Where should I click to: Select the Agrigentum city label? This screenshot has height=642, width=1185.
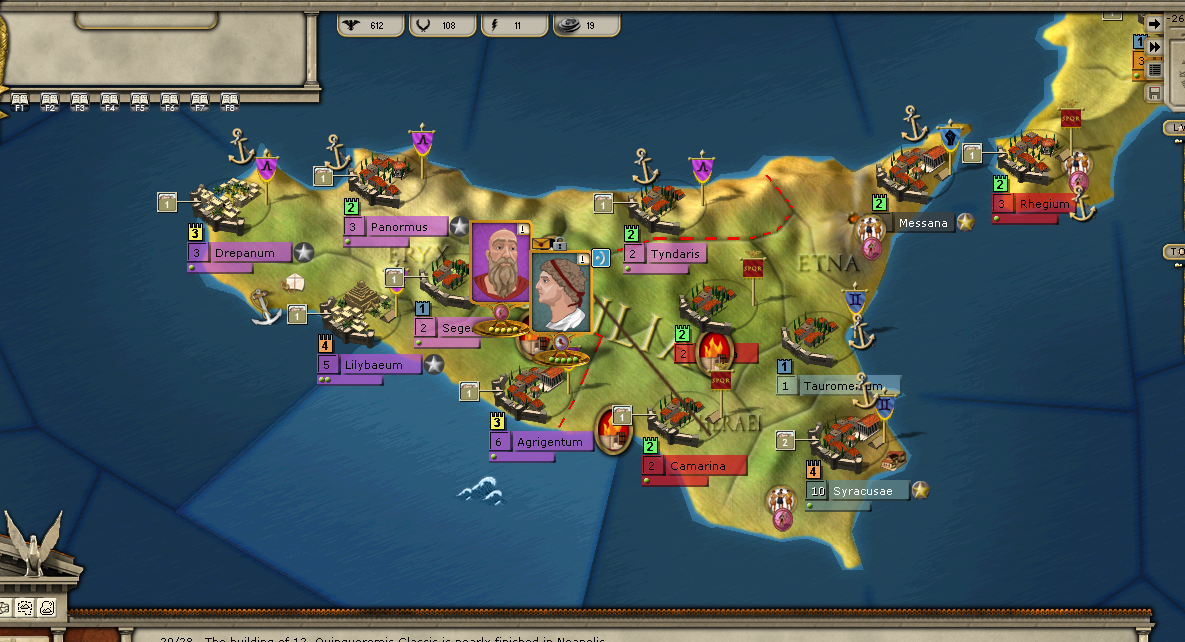click(549, 441)
